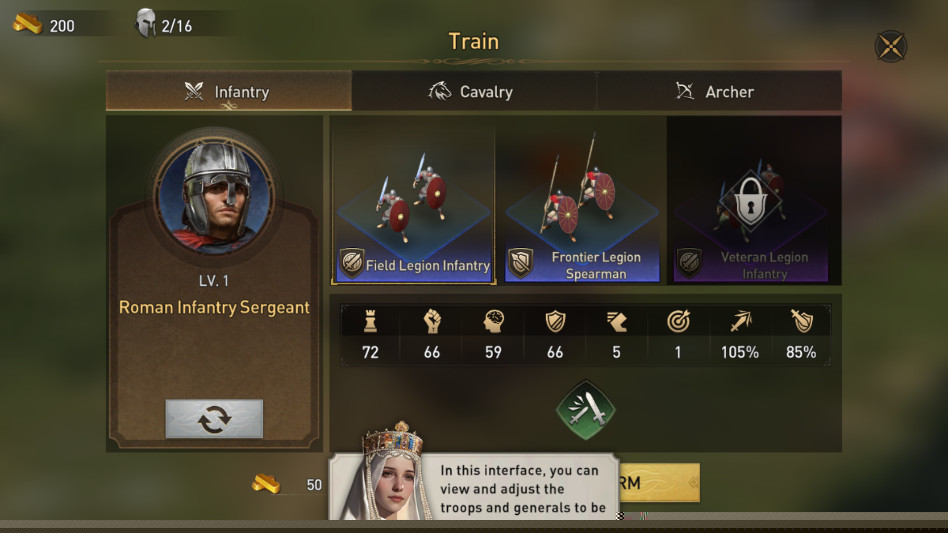Viewport: 948px width, 533px height.
Task: Open the Cavalry tab
Action: pyautogui.click(x=473, y=91)
